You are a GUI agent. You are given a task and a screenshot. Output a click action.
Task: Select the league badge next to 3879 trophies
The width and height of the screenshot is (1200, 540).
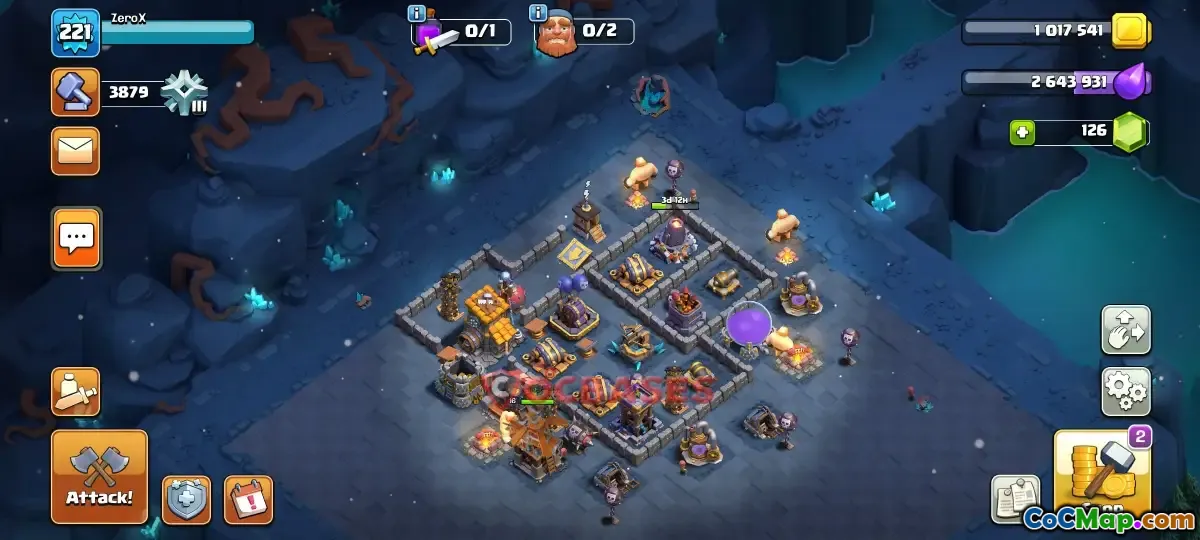tap(185, 94)
